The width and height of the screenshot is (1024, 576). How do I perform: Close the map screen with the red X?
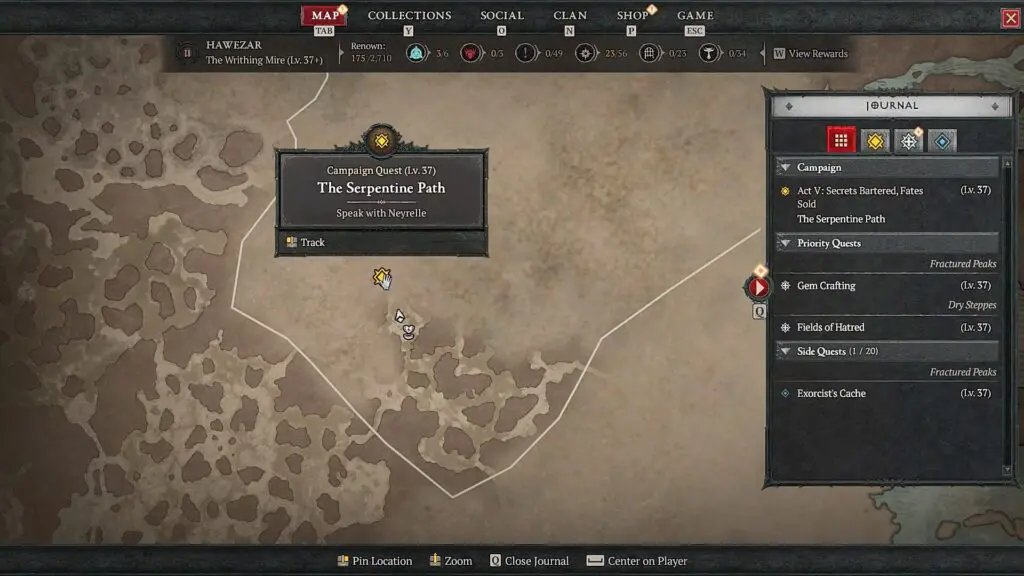pyautogui.click(x=1010, y=18)
